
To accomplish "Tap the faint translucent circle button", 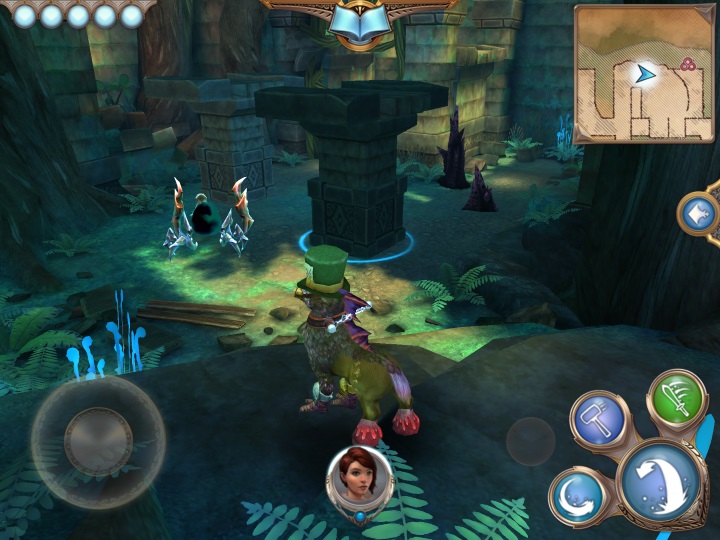I will 530,441.
